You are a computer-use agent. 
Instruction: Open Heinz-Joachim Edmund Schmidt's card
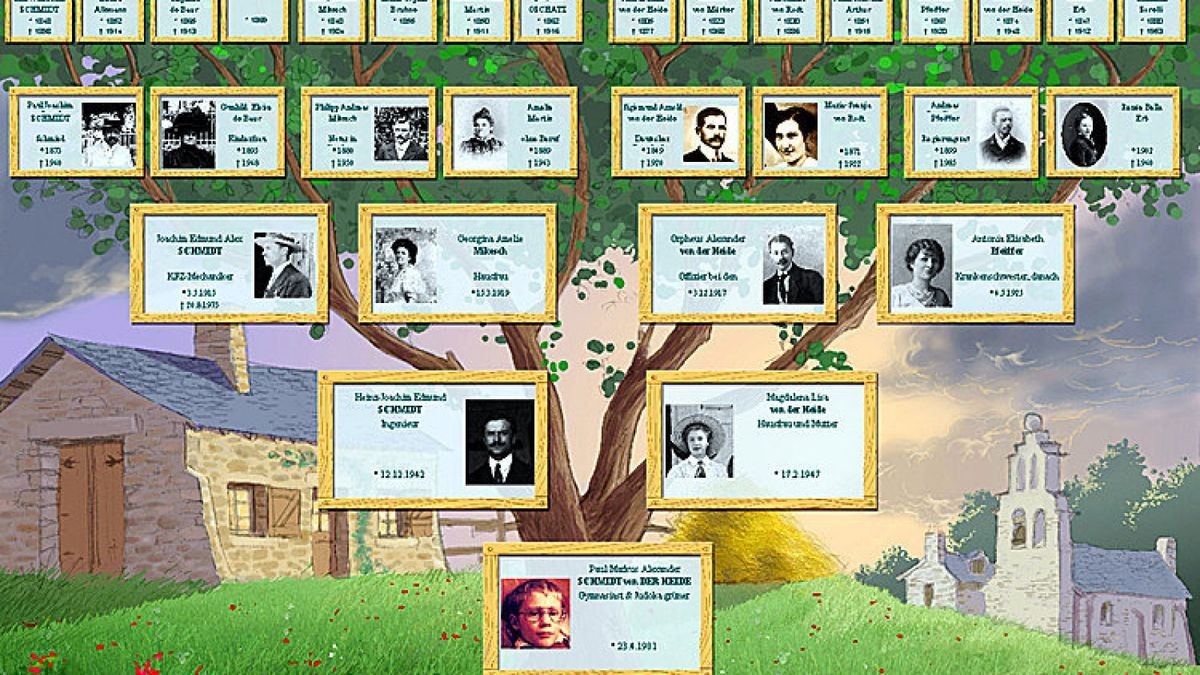433,440
